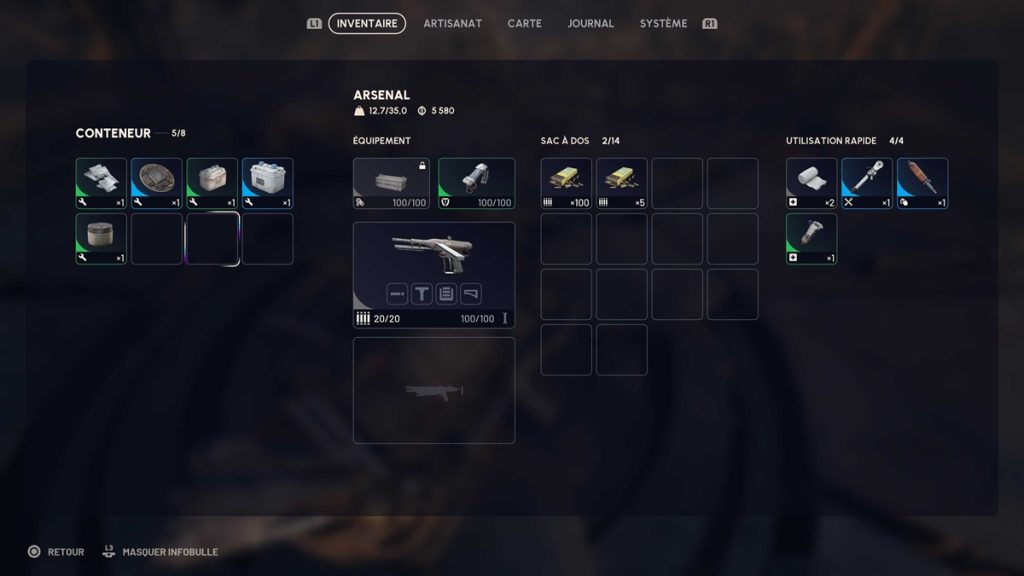Select the blue-capped battery item in container
This screenshot has width=1024, height=576.
coord(267,183)
